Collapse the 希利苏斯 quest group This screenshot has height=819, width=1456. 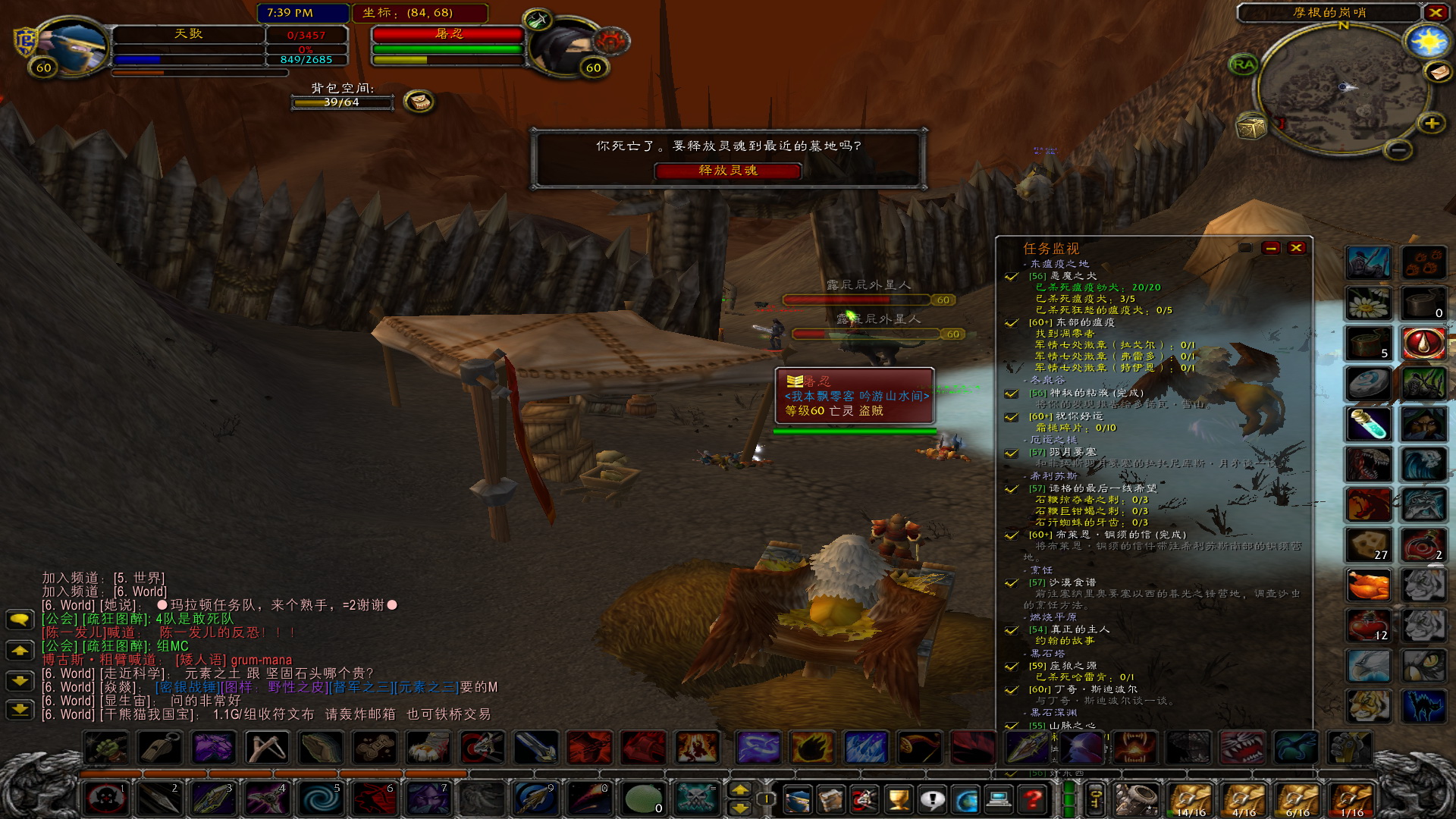[1024, 476]
